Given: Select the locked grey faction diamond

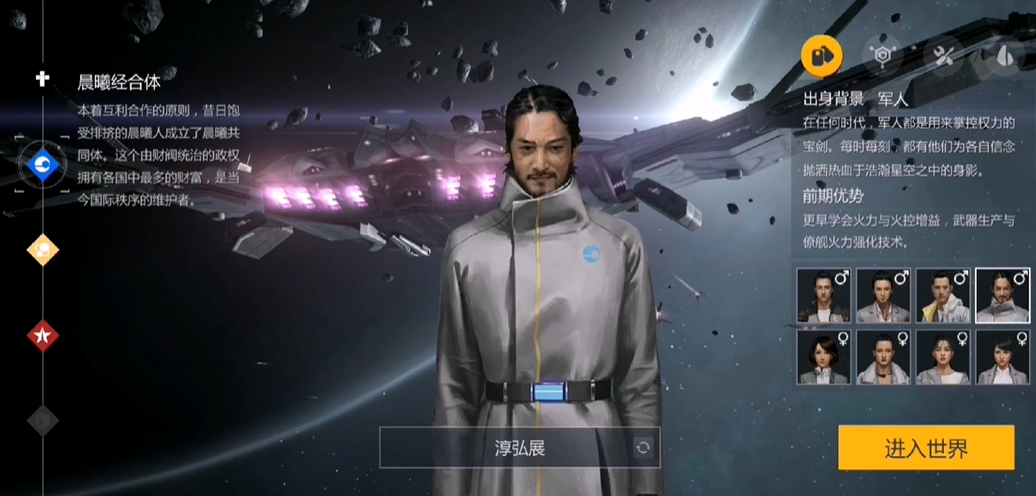Looking at the screenshot, I should tap(43, 420).
